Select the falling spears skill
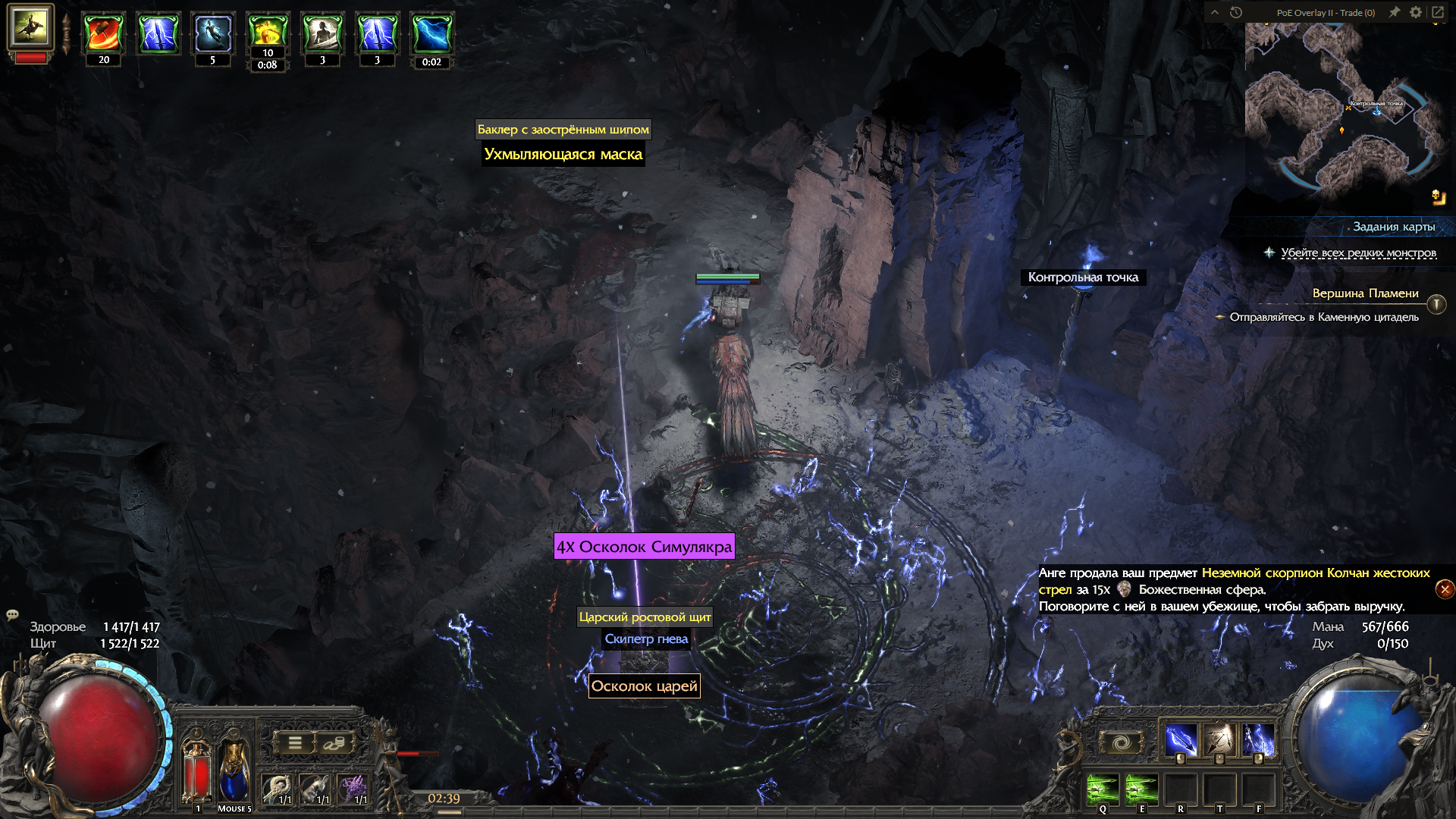 click(1219, 740)
